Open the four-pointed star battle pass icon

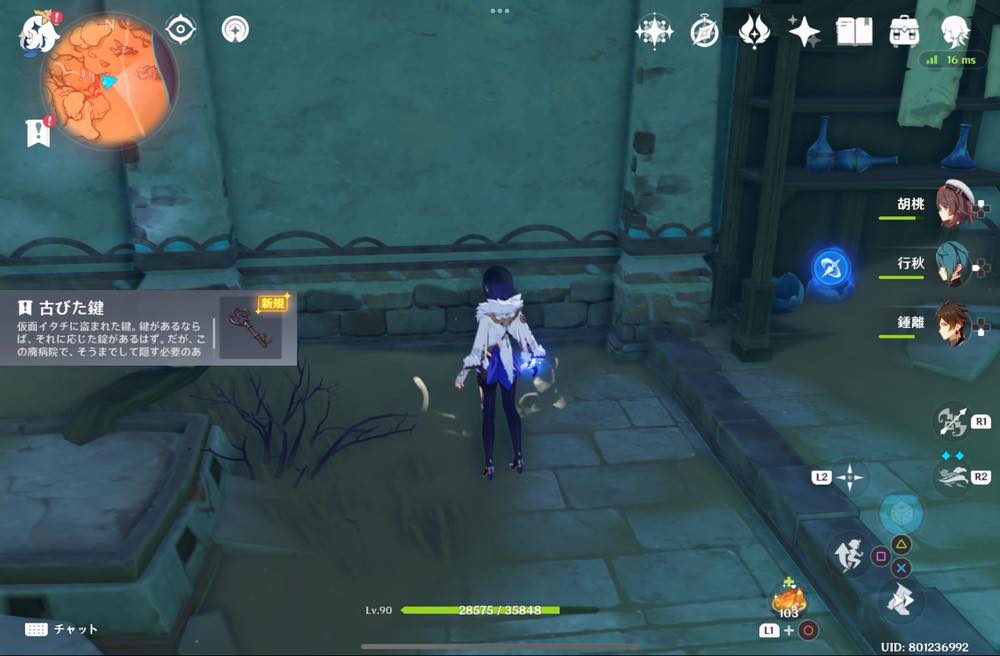click(x=804, y=32)
